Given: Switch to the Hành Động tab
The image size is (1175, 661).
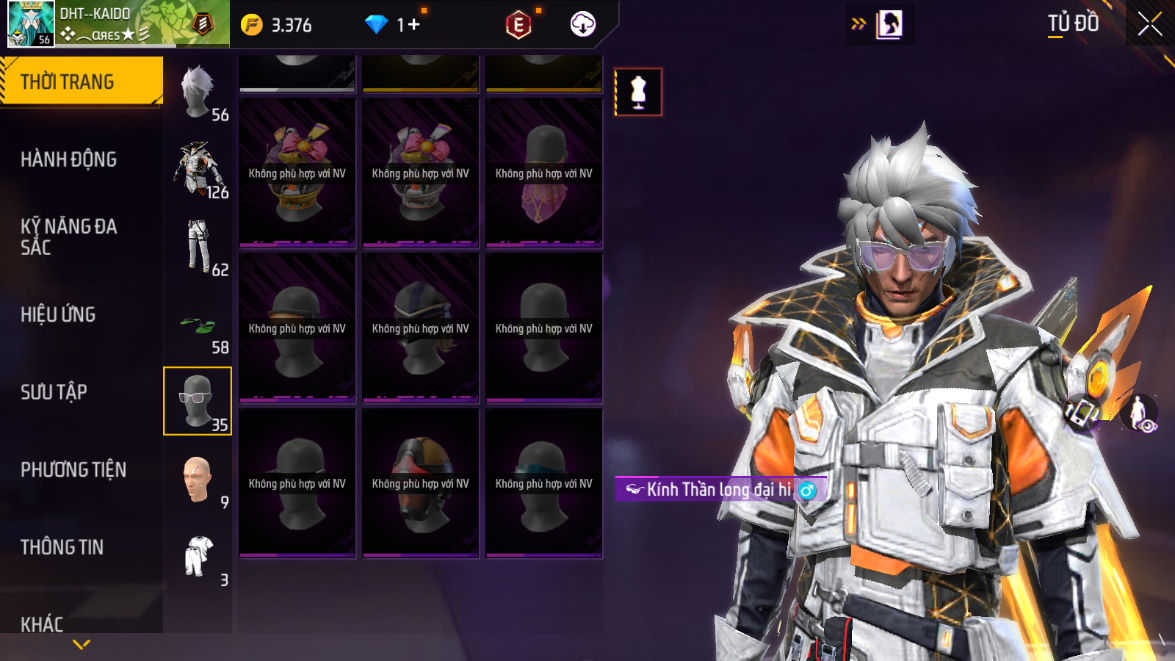Looking at the screenshot, I should 69,159.
